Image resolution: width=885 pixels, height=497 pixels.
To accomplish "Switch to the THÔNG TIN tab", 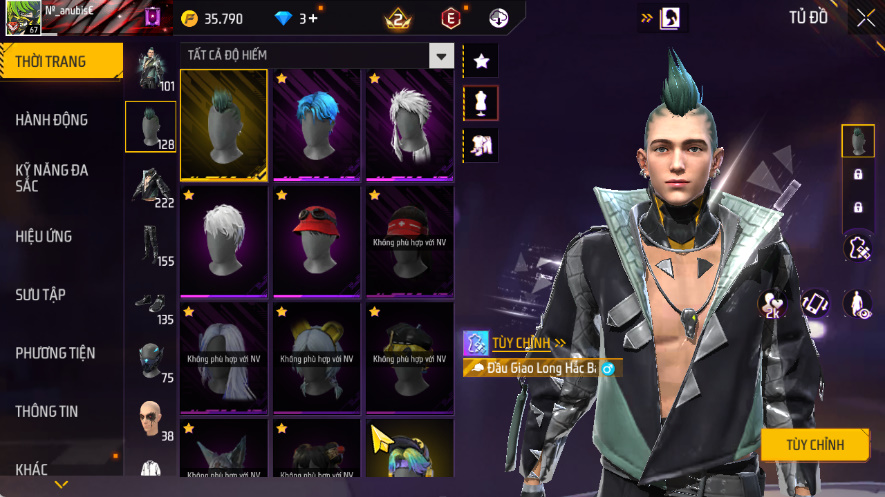I will point(47,411).
